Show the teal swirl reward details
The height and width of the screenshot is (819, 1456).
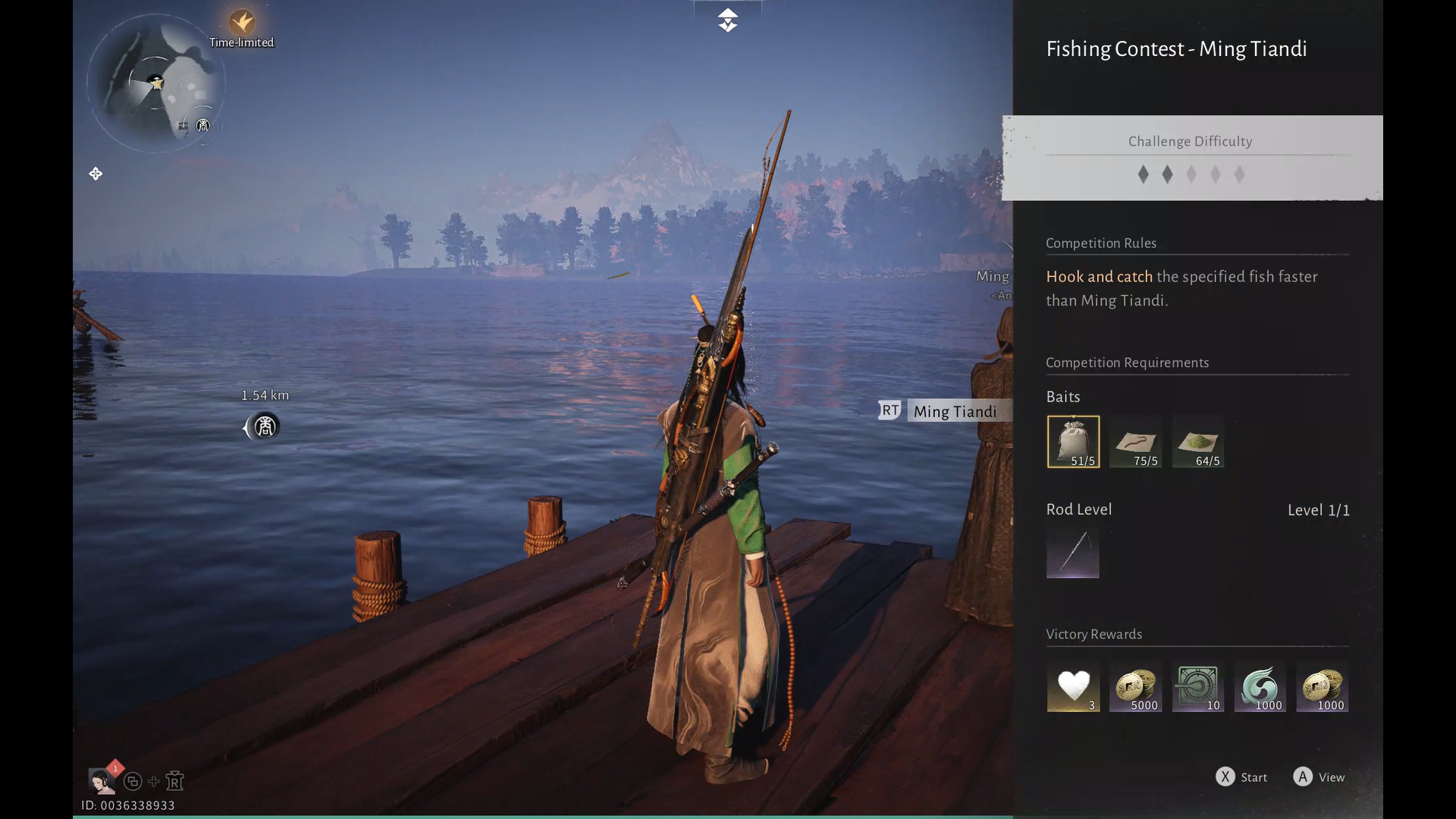pos(1260,687)
